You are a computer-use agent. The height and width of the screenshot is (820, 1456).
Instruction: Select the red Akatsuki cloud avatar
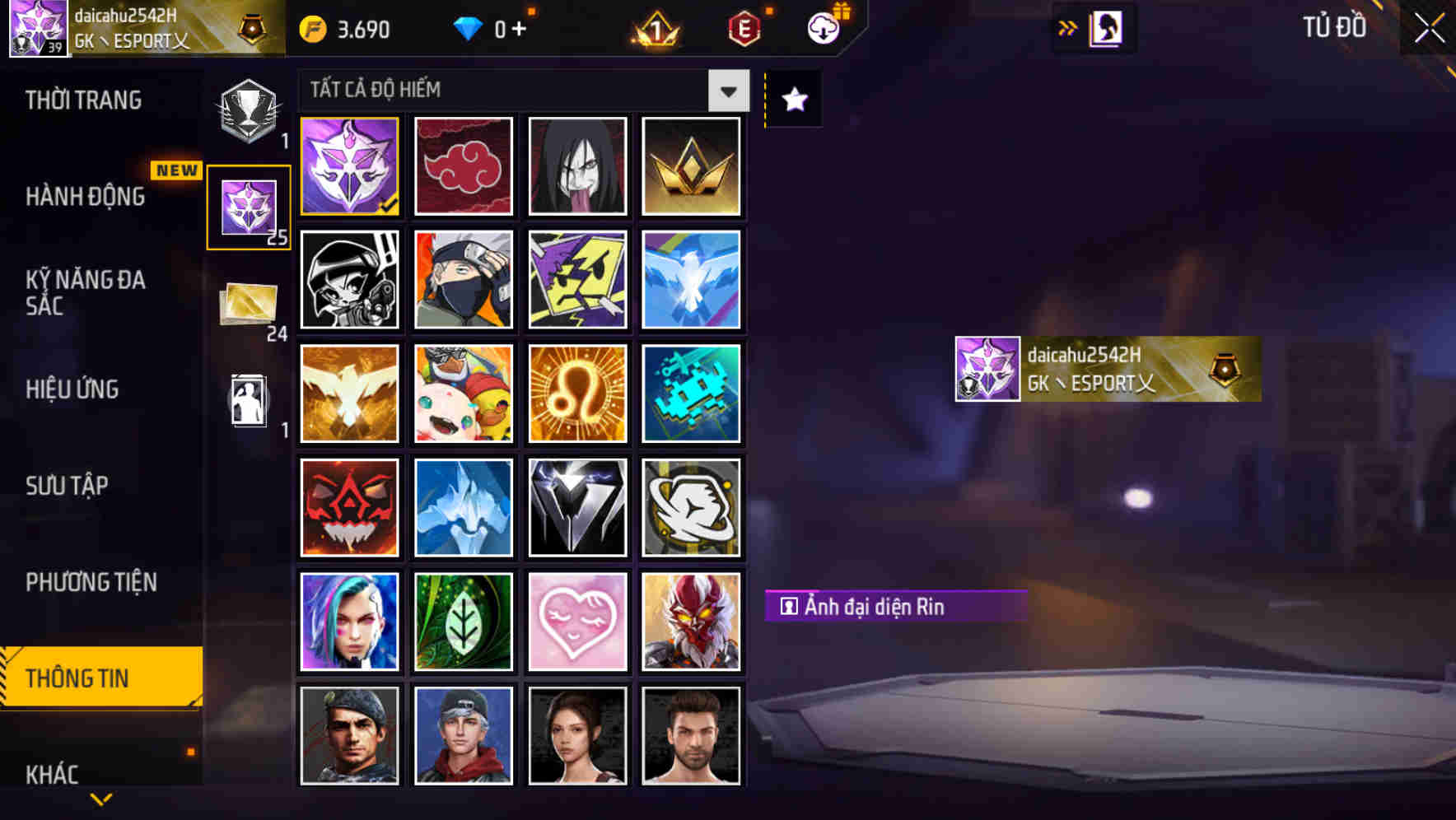click(464, 166)
